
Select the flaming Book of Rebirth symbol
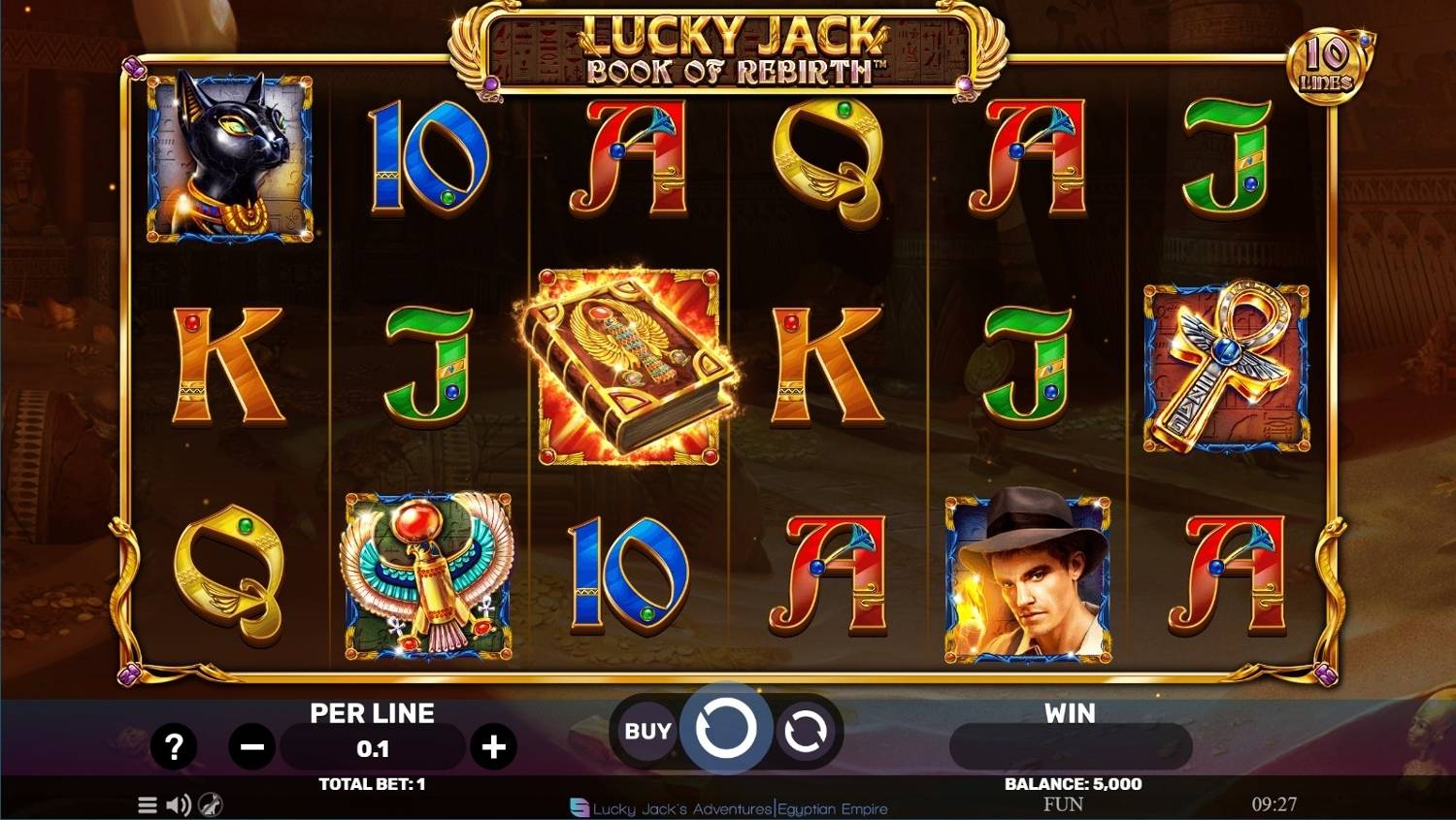629,364
